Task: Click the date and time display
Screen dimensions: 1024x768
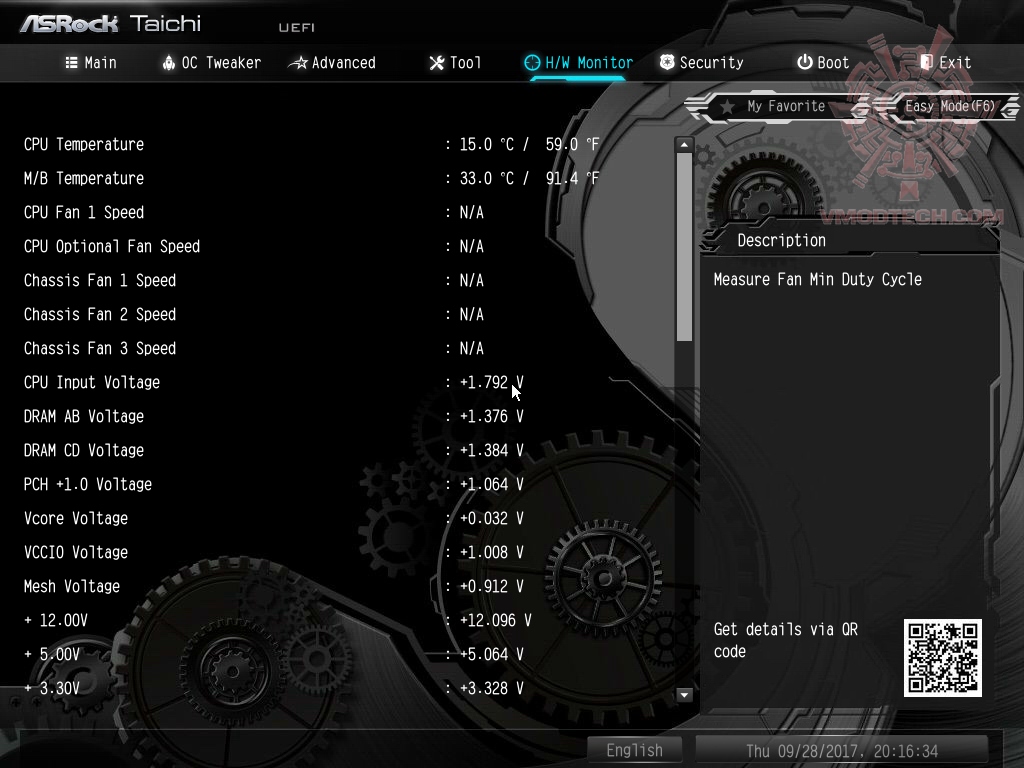Action: pyautogui.click(x=842, y=750)
